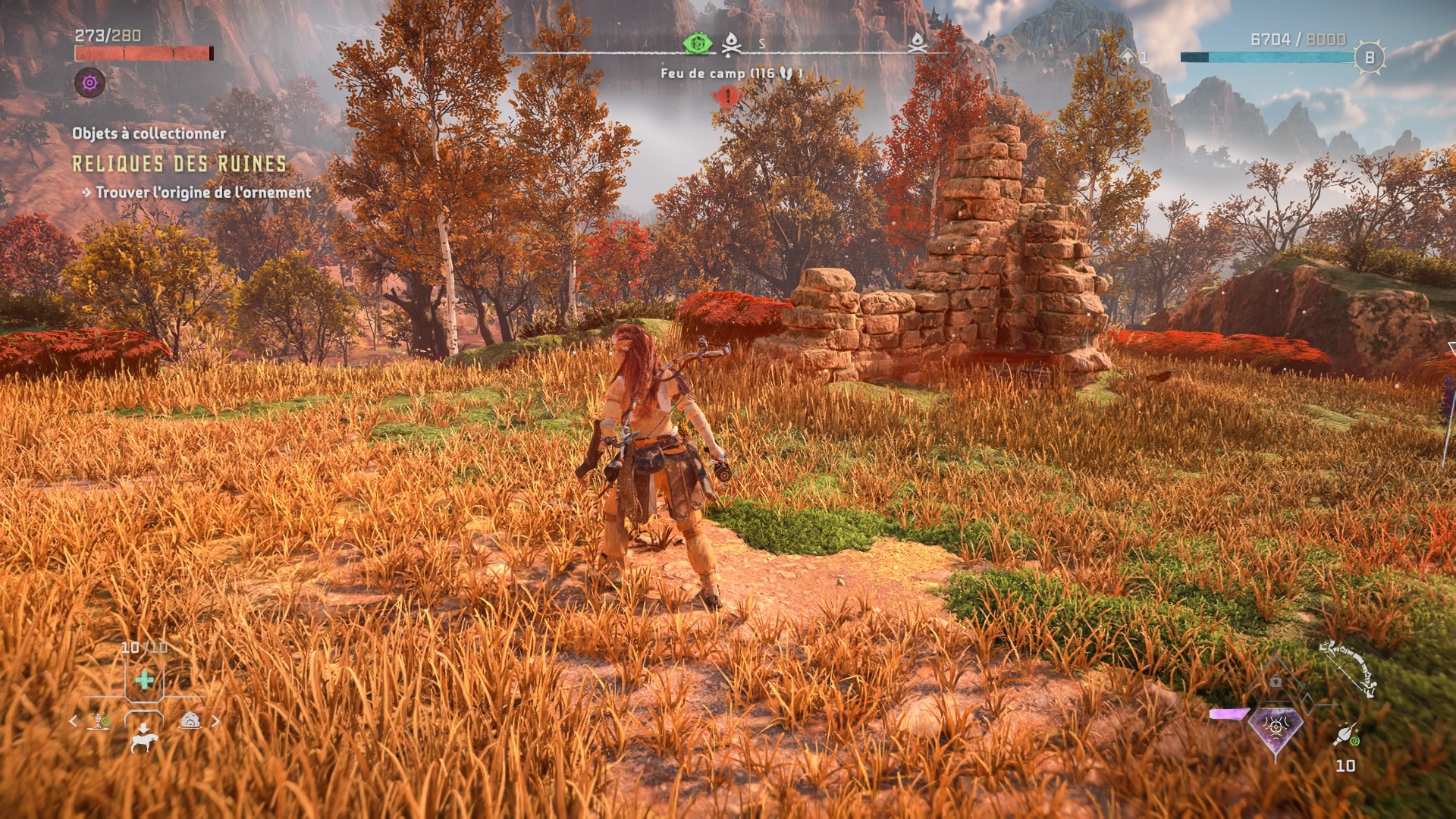Viewport: 1456px width, 819px height.
Task: Click the green quest marker on the compass
Action: 696,44
